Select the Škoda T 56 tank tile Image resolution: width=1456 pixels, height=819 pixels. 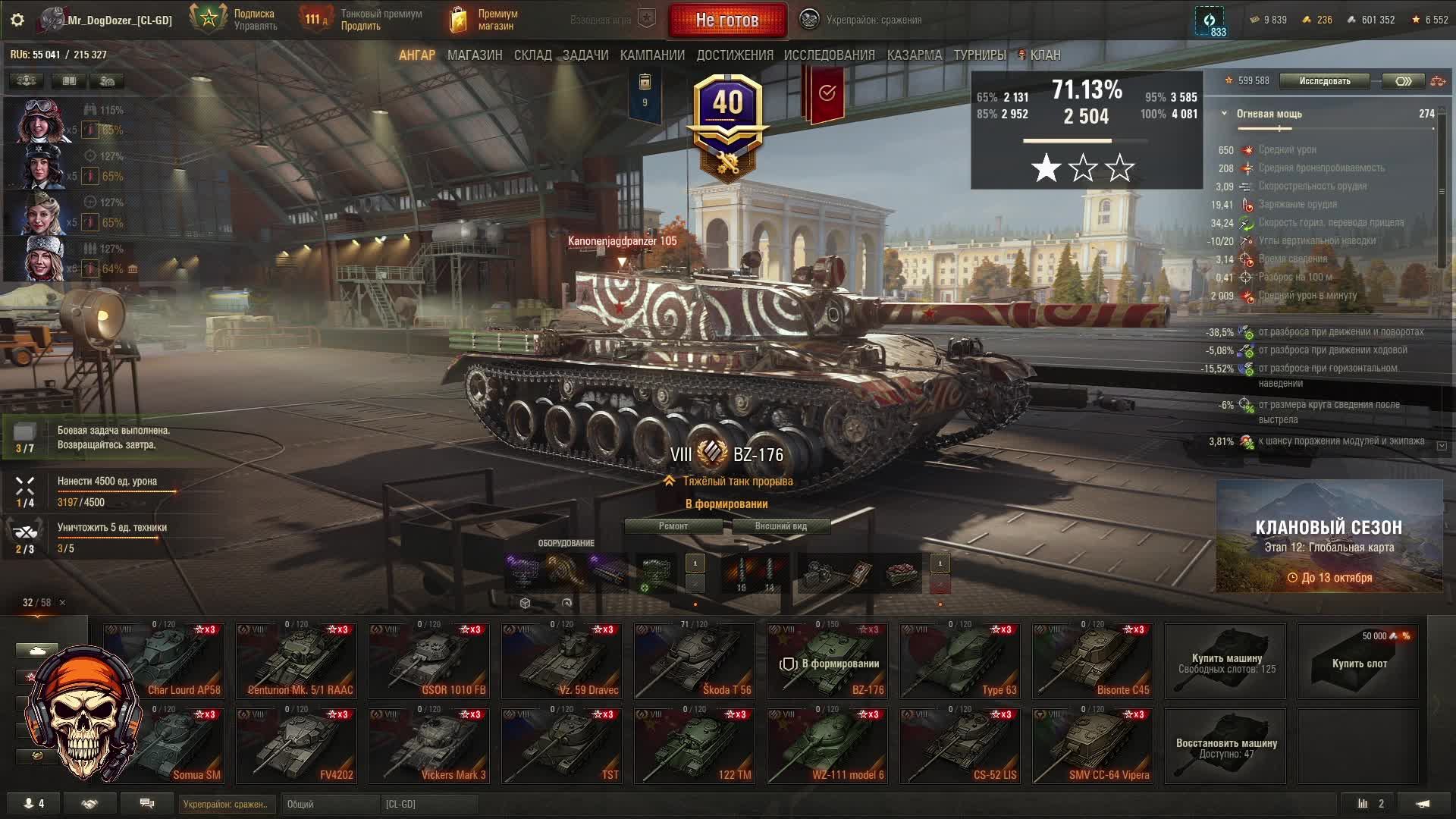pos(694,661)
